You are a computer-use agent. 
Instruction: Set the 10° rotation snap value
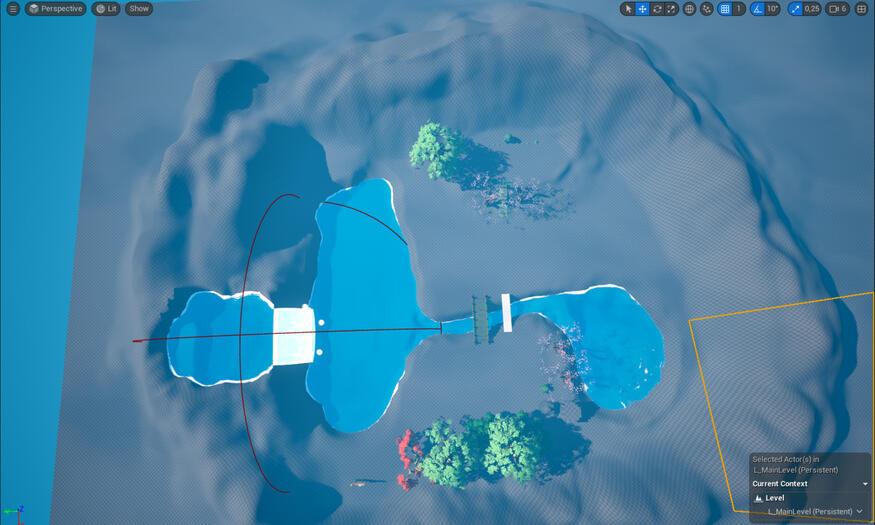pos(772,9)
